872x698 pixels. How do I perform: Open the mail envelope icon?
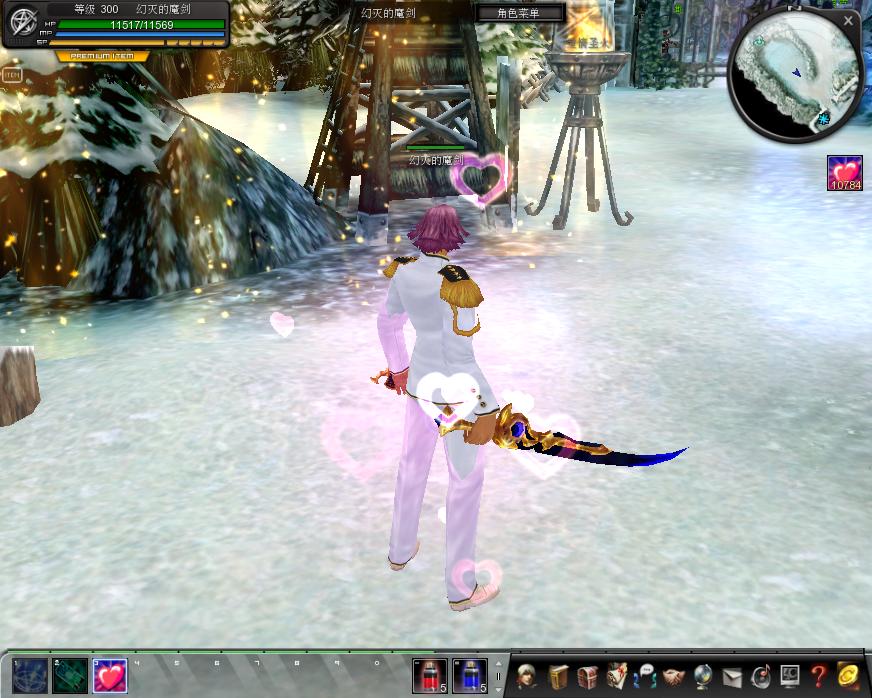(x=732, y=676)
